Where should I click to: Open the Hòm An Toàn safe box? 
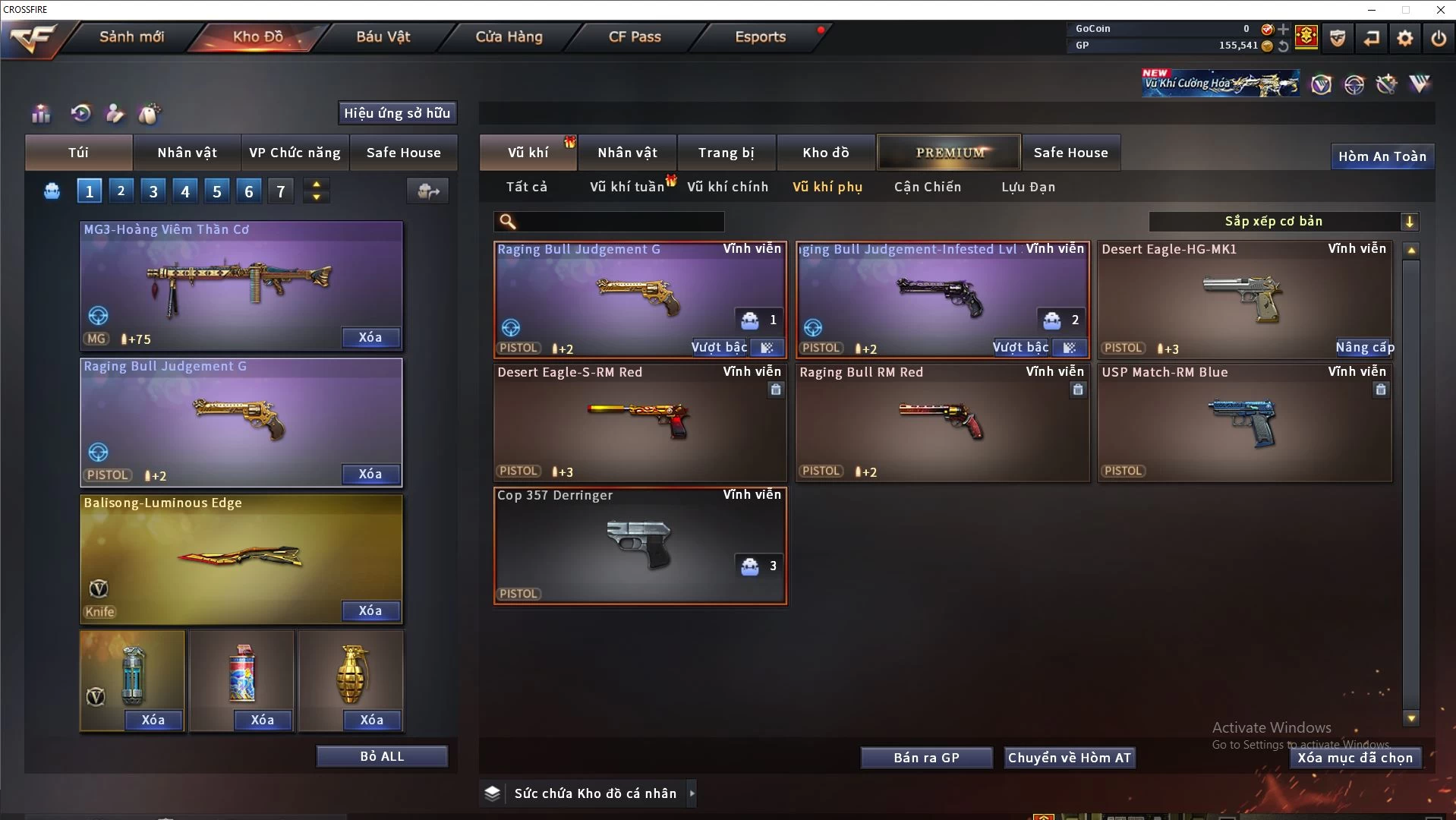[x=1382, y=156]
